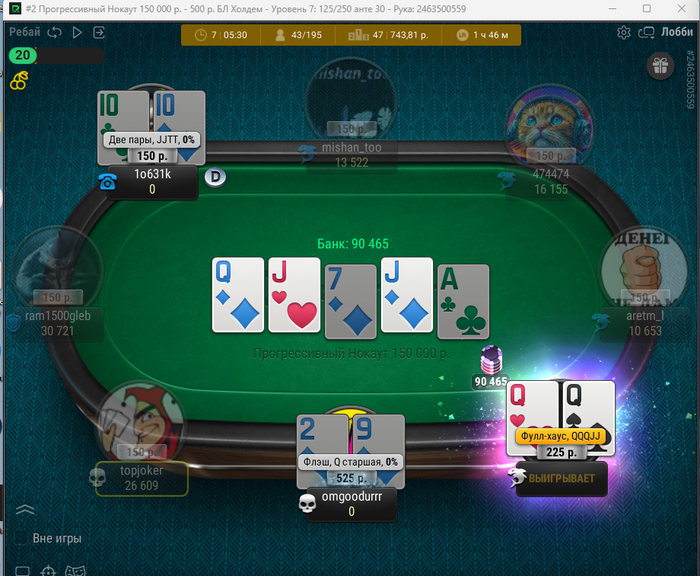Open the hand replay play icon
This screenshot has height=576, width=700.
click(x=77, y=32)
